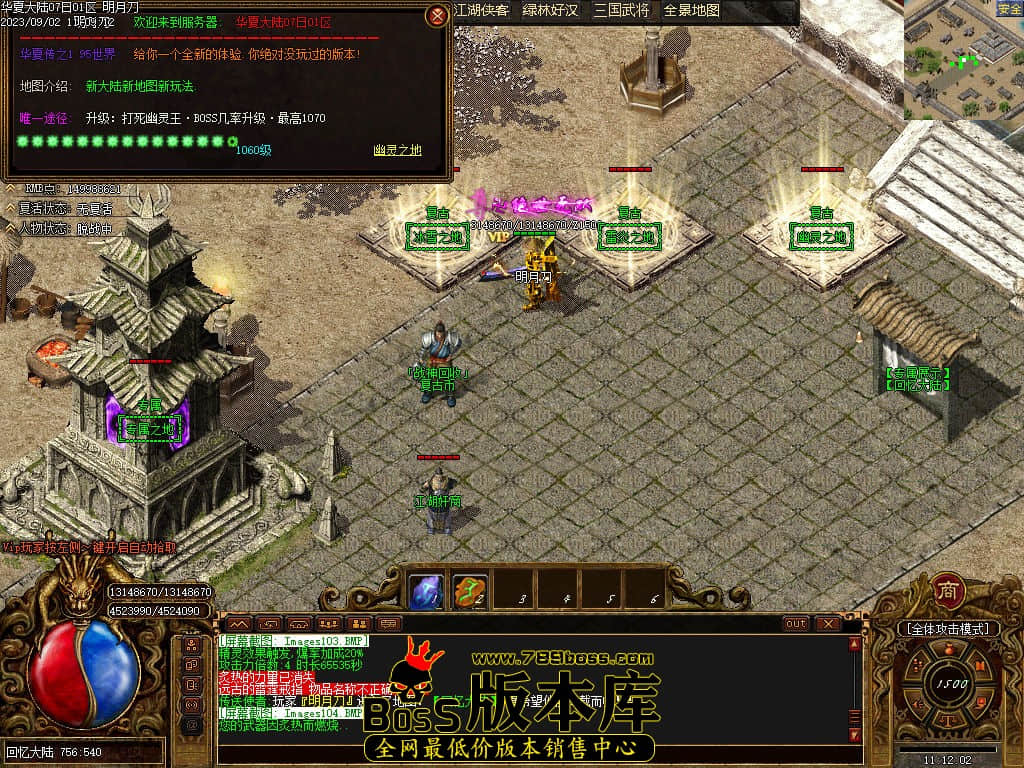Close the chat window with X button

827,623
